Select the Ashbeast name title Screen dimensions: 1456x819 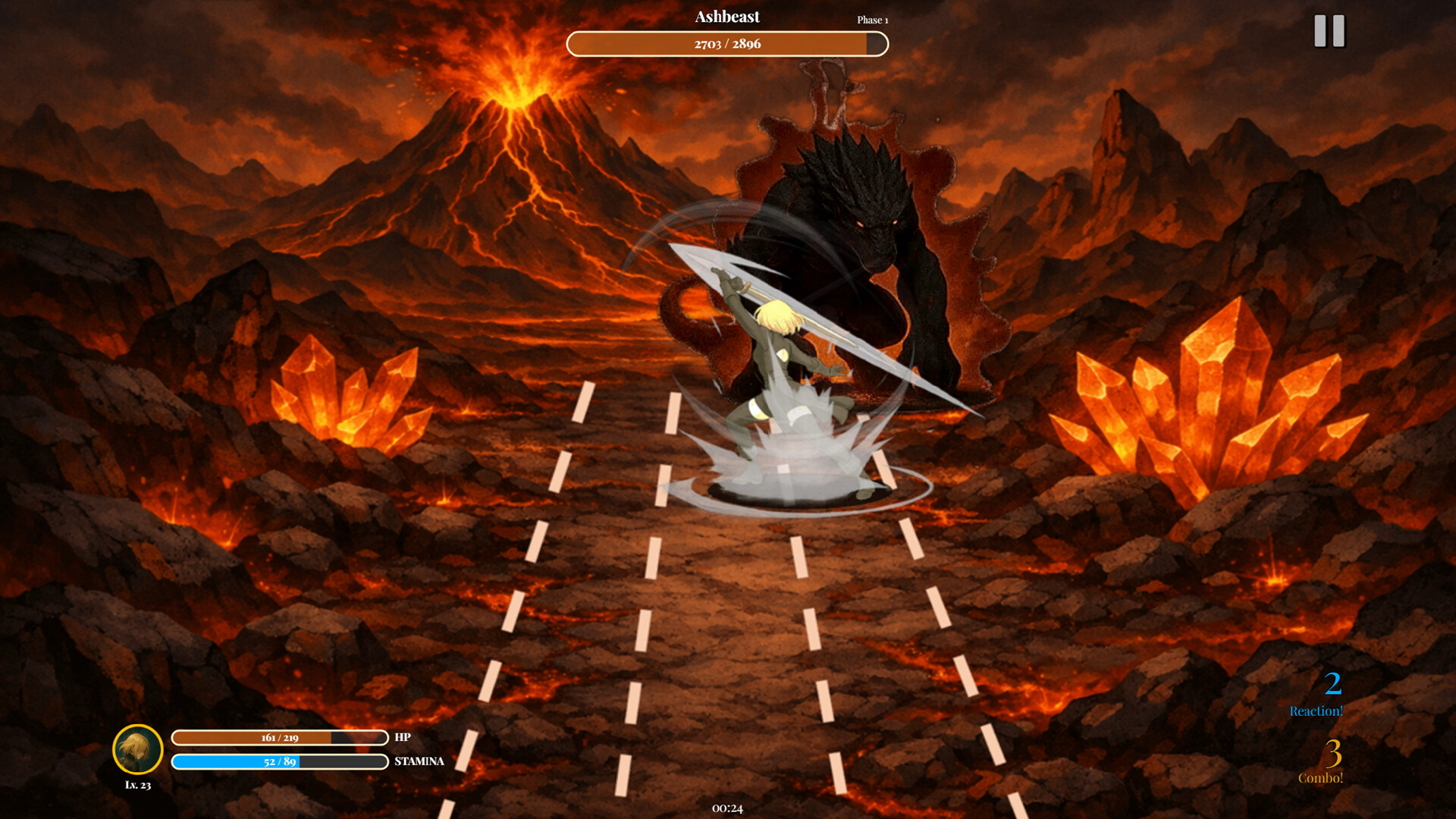click(727, 17)
